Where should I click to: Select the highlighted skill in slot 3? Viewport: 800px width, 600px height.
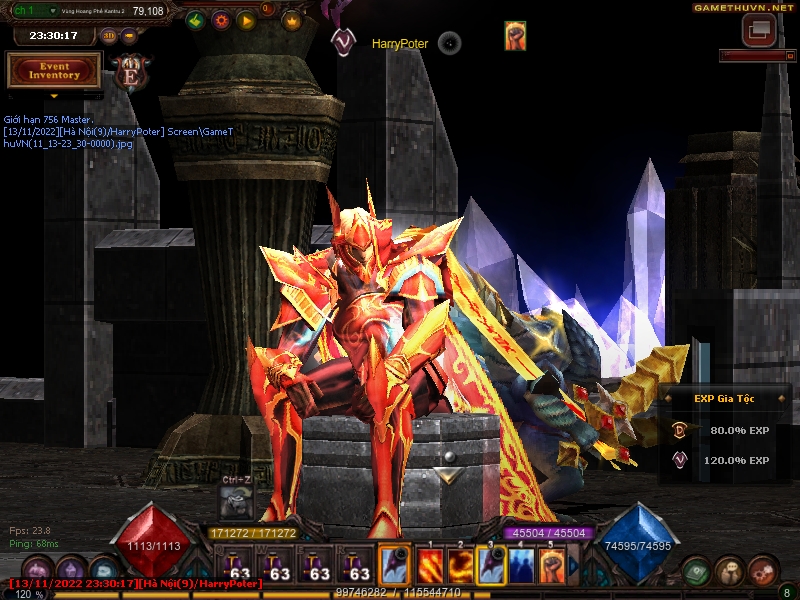pos(491,567)
